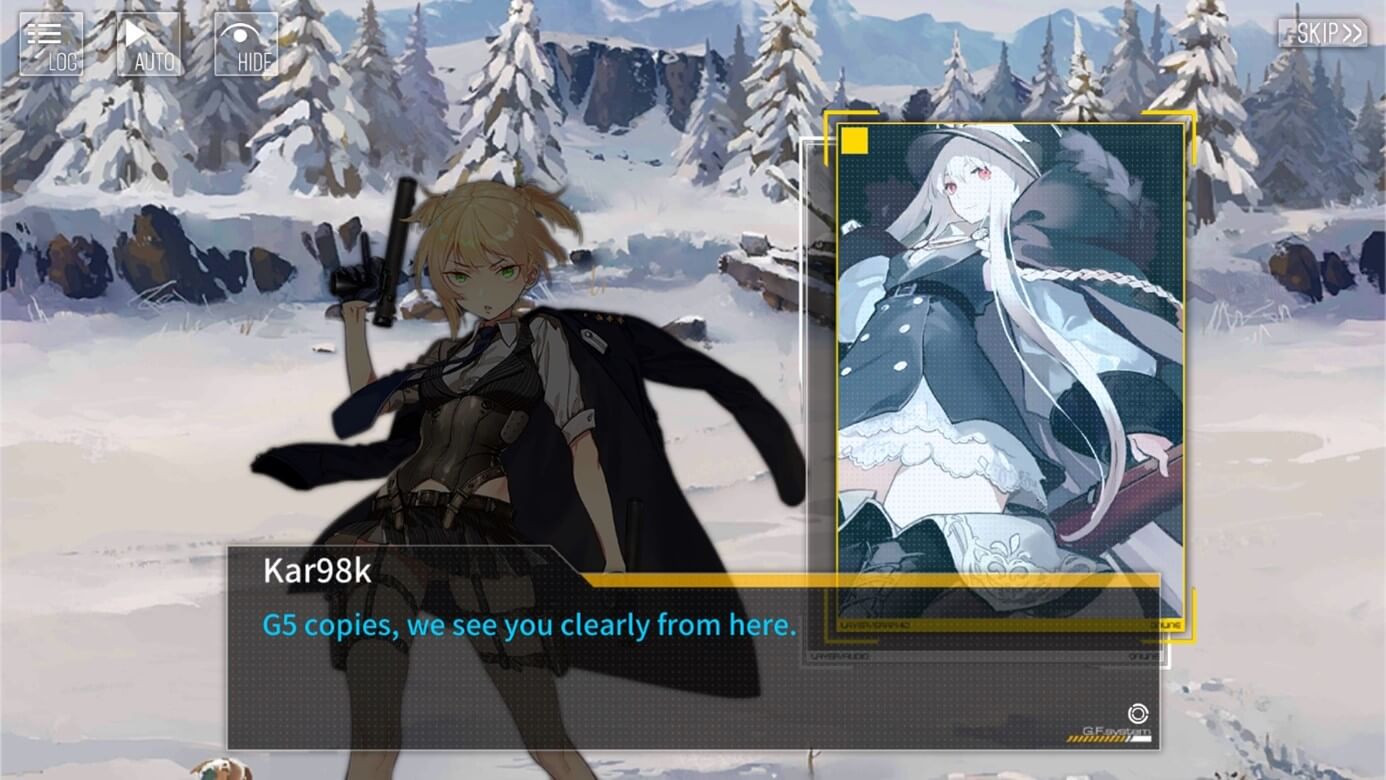This screenshot has height=780, width=1386.
Task: Hide the dialogue interface
Action: 246,44
